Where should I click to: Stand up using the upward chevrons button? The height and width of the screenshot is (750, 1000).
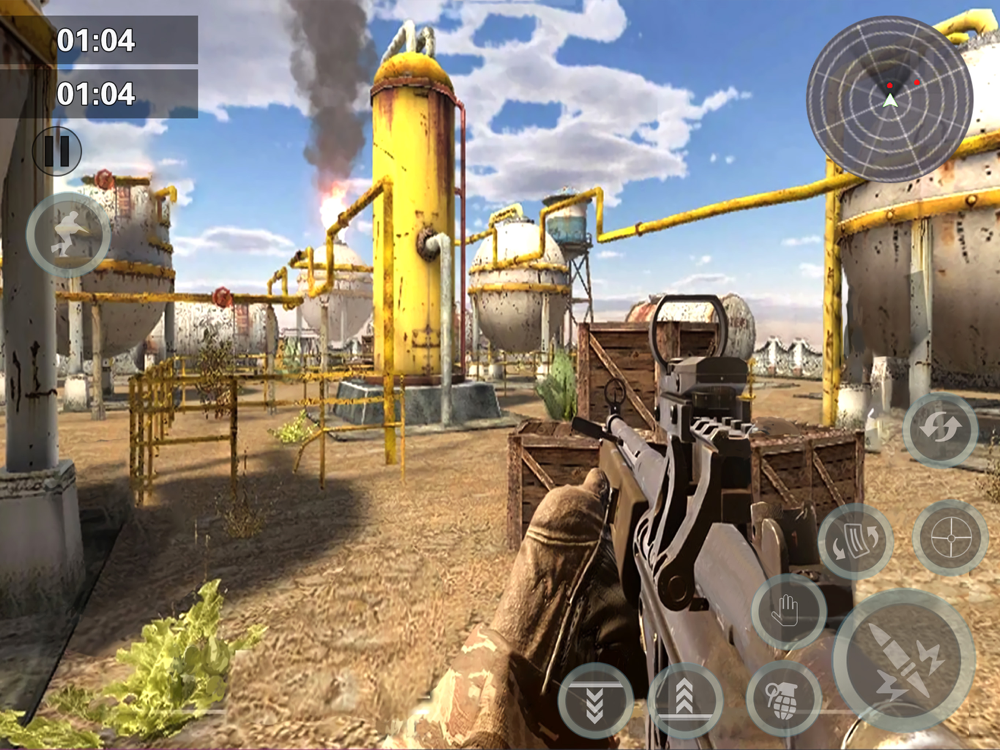686,700
